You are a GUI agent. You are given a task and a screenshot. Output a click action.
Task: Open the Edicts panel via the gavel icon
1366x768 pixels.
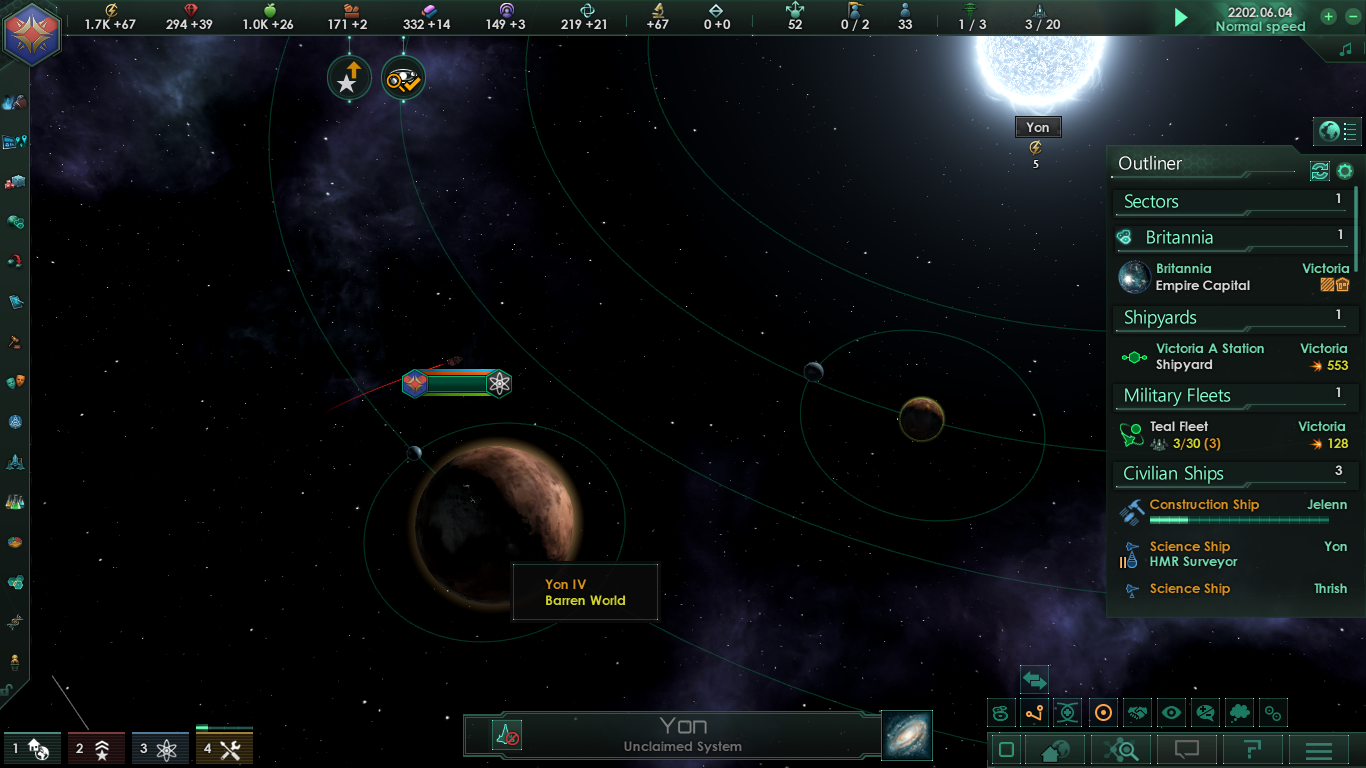tap(14, 342)
